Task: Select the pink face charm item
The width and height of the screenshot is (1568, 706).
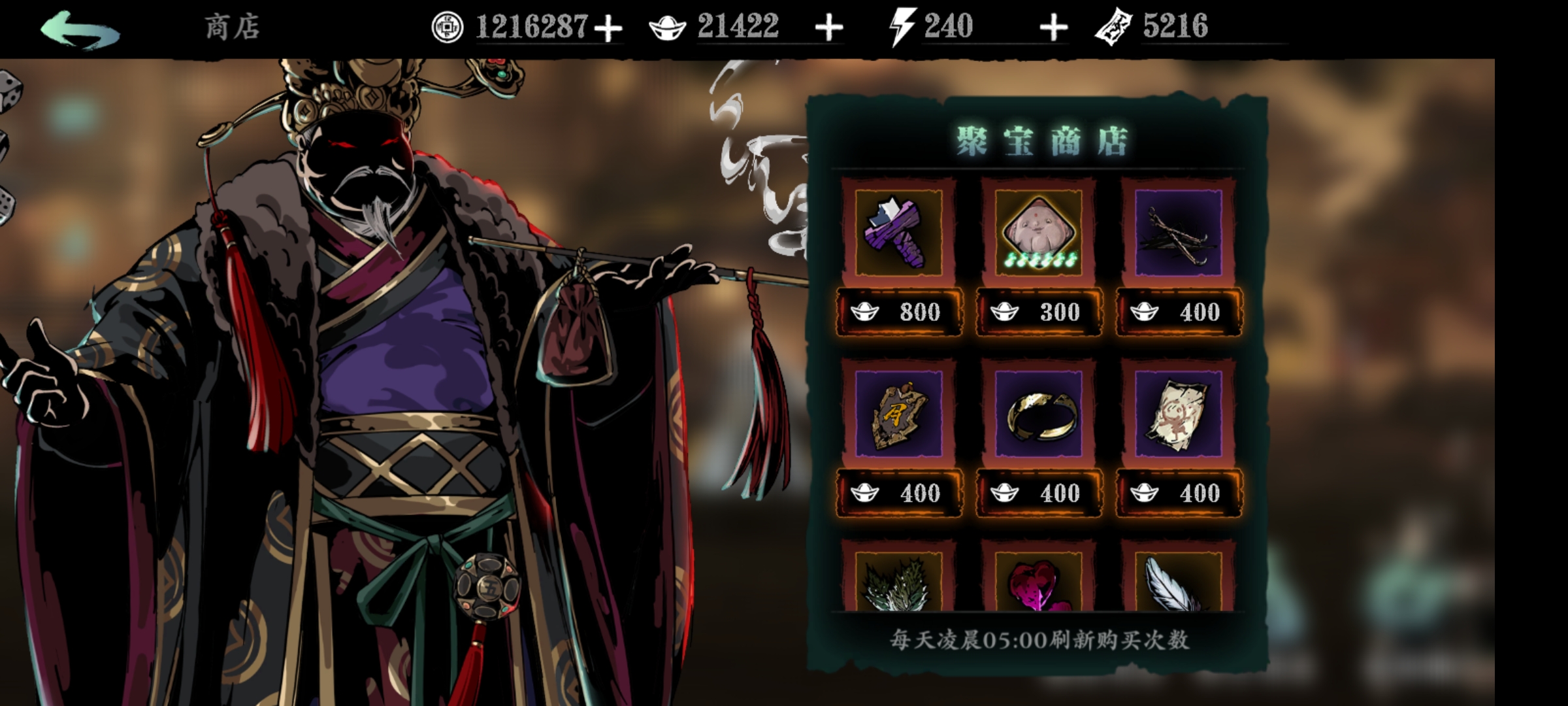Action: click(x=1038, y=233)
